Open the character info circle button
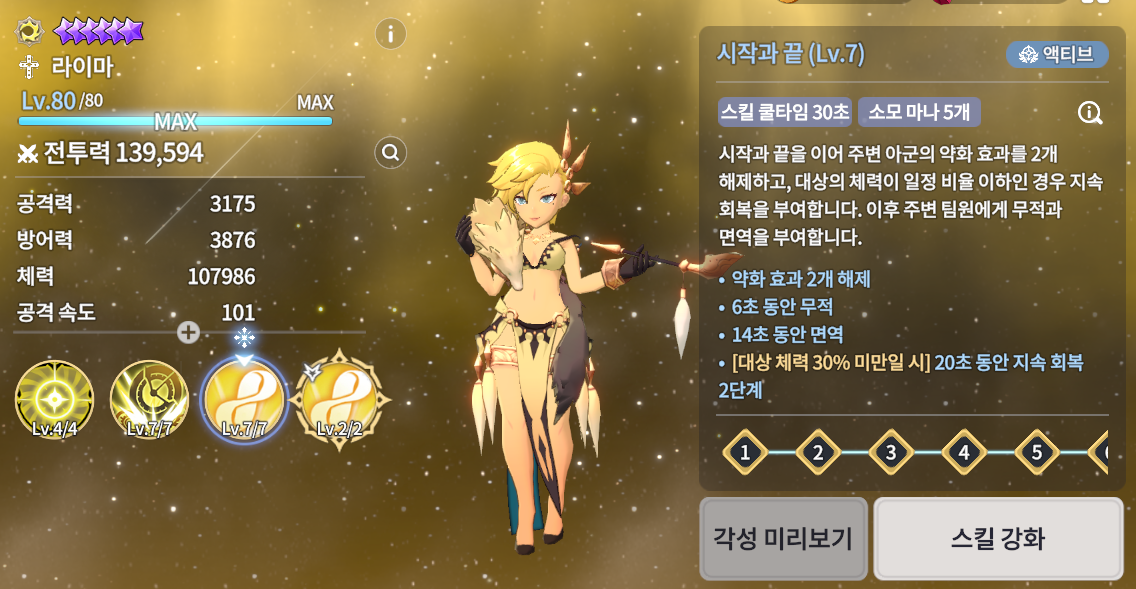1136x589 pixels. (390, 34)
